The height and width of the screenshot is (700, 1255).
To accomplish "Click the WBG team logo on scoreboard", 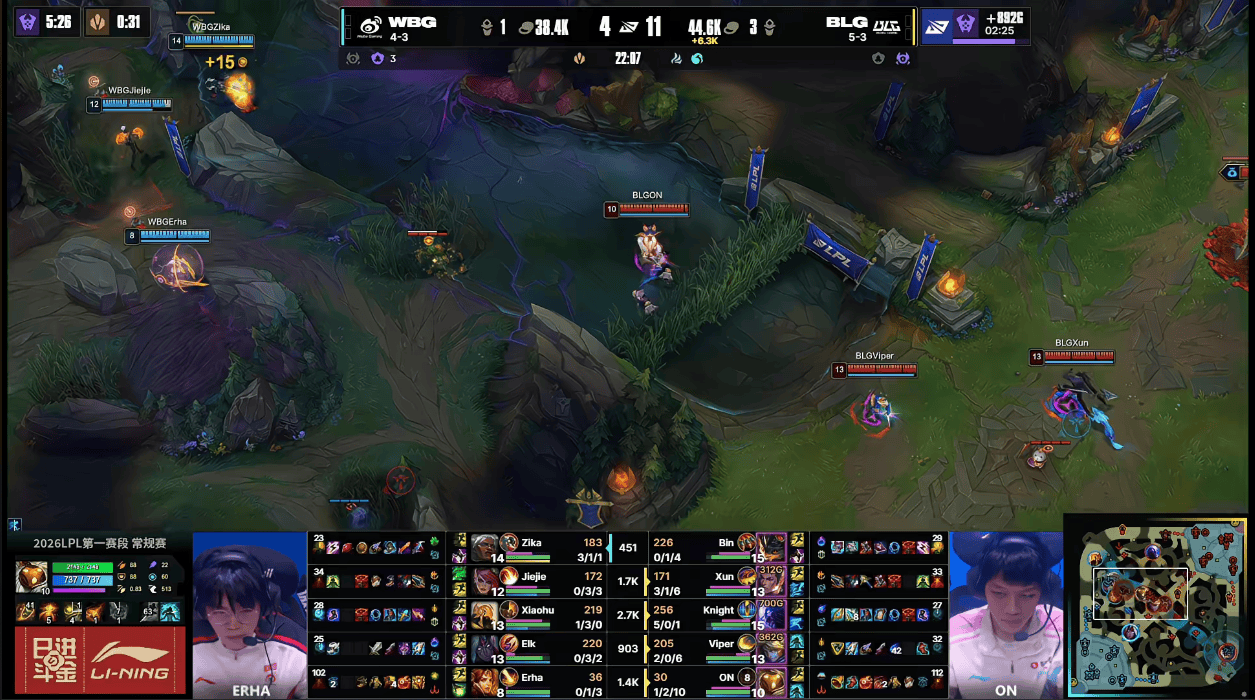I will 370,24.
